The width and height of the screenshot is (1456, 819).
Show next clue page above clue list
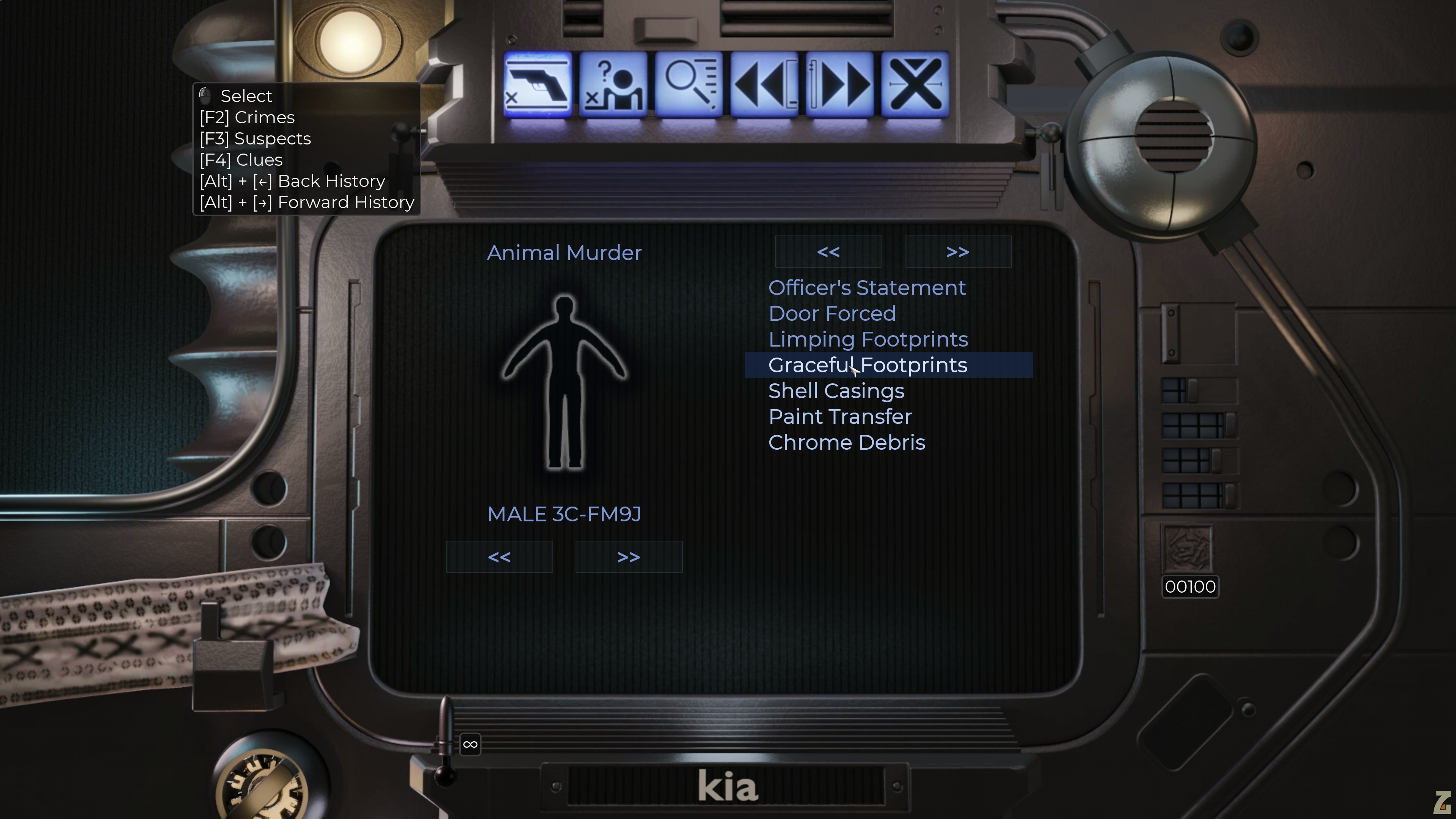pos(957,252)
